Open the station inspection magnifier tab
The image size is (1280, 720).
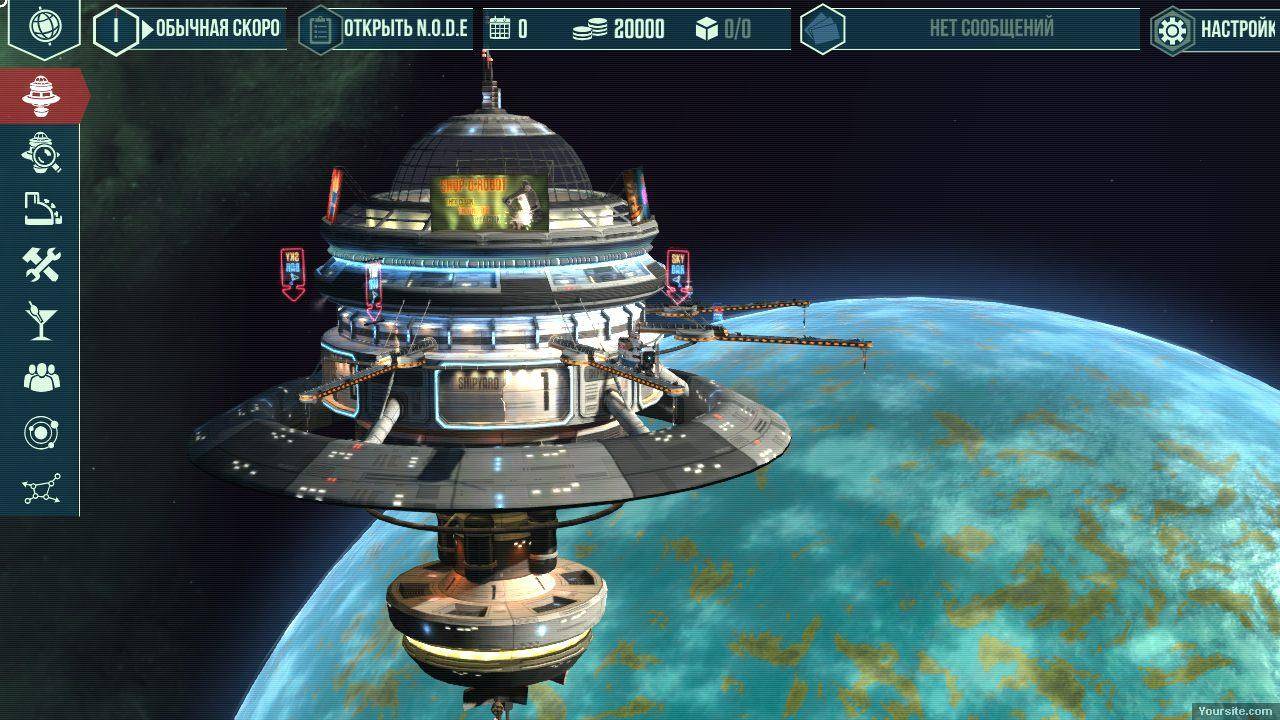[41, 152]
